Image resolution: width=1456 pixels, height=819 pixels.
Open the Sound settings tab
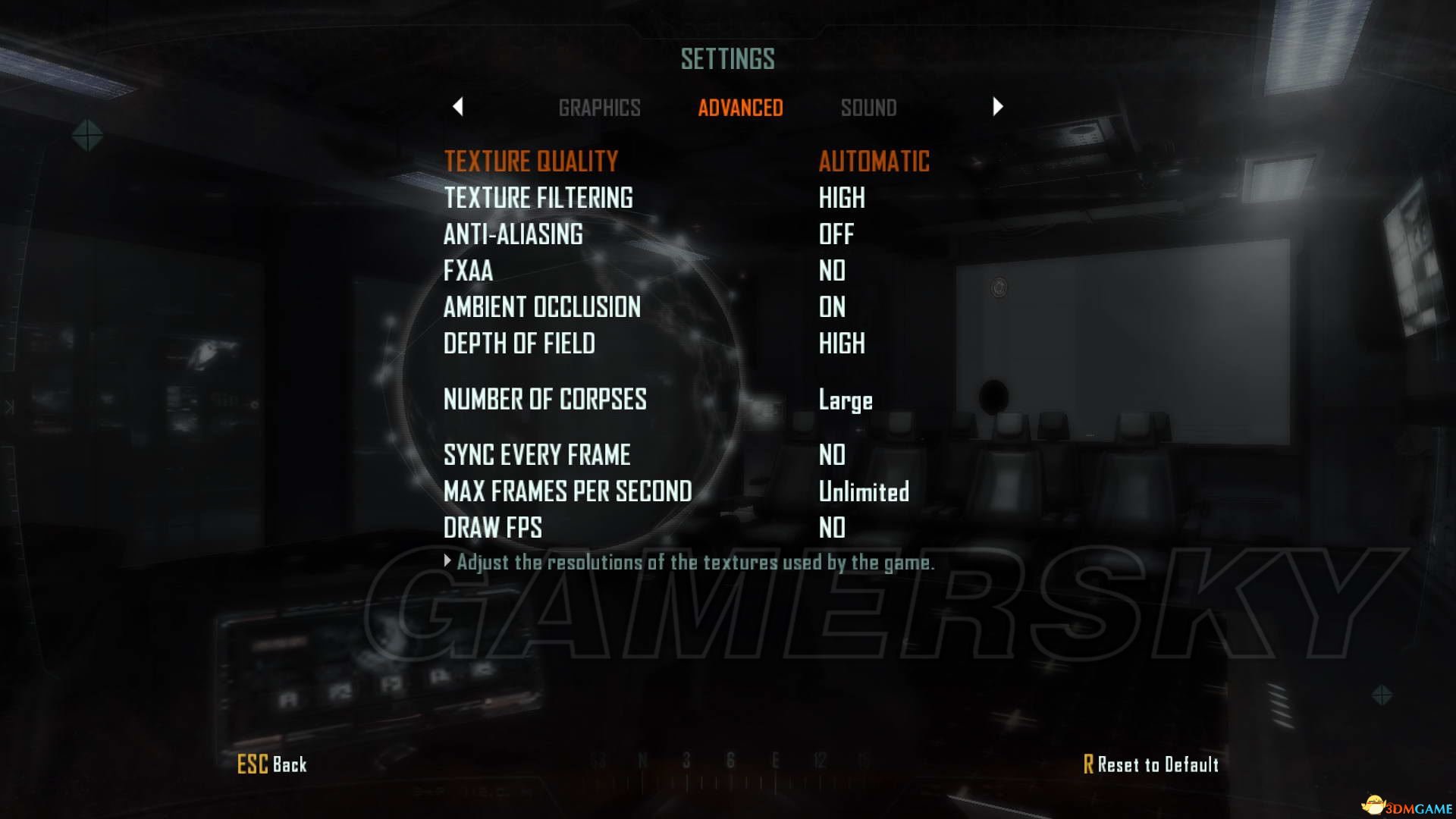[868, 108]
